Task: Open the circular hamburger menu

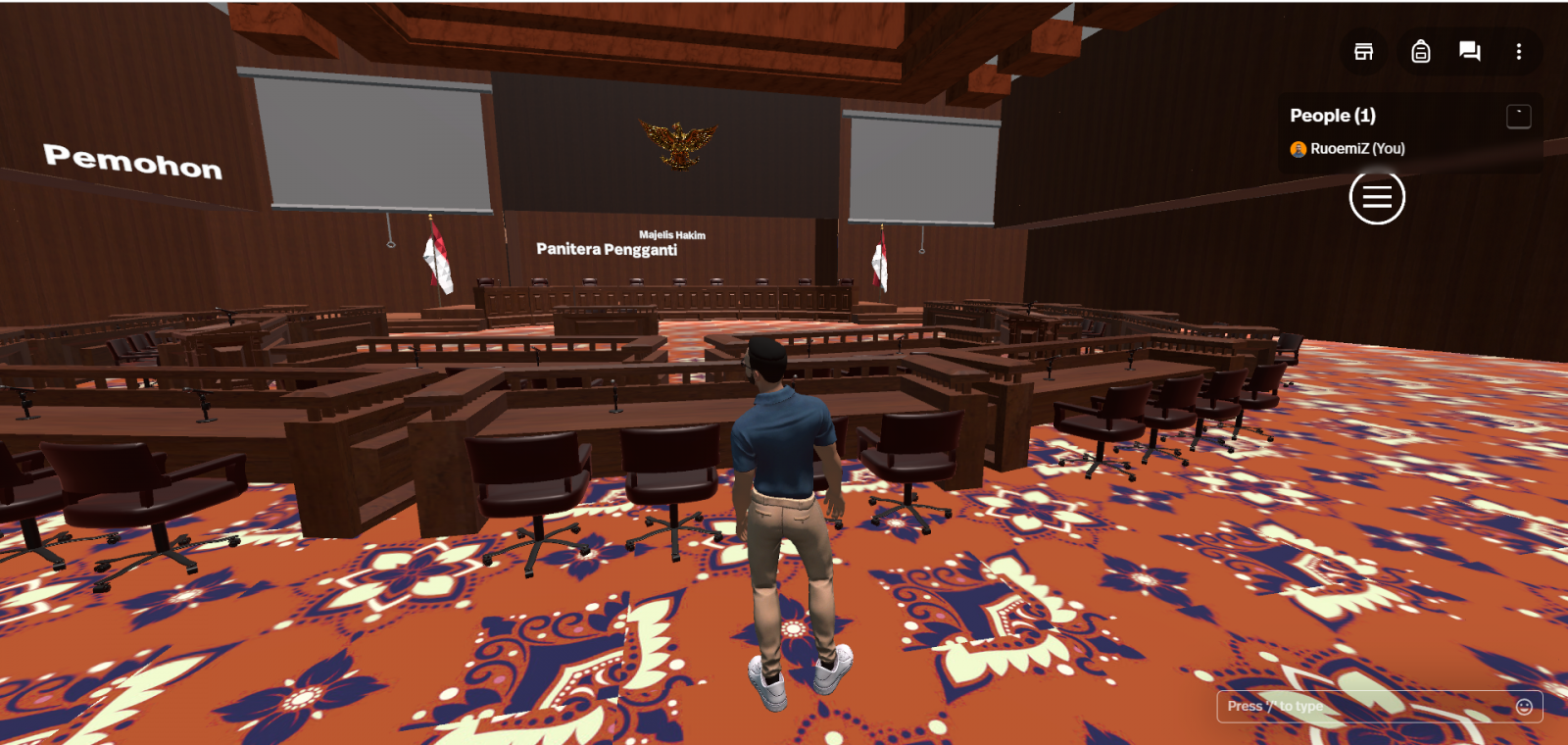Action: point(1377,197)
